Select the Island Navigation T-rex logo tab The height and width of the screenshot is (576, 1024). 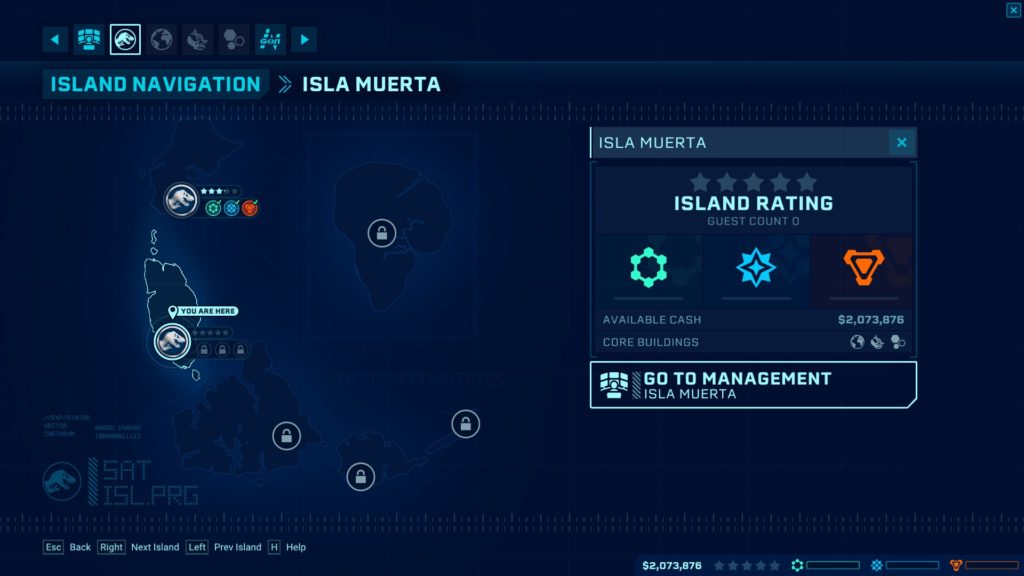tap(125, 40)
